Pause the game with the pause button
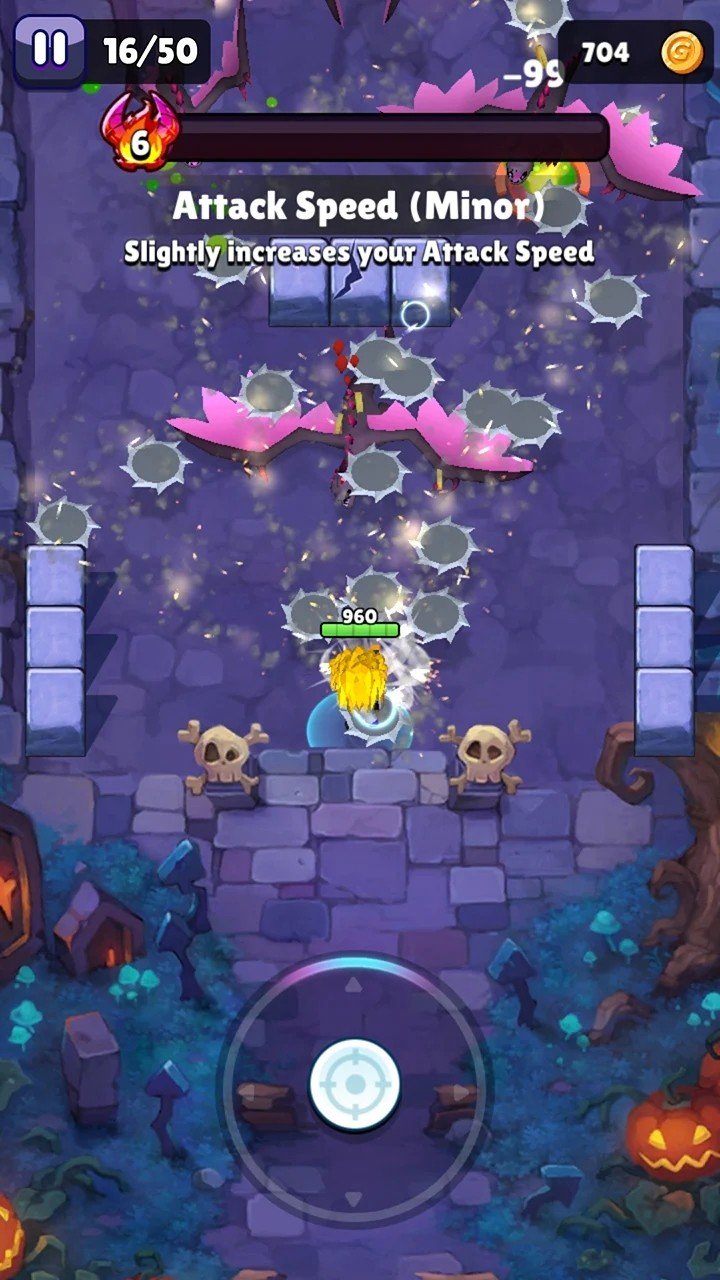The image size is (720, 1280). point(49,49)
